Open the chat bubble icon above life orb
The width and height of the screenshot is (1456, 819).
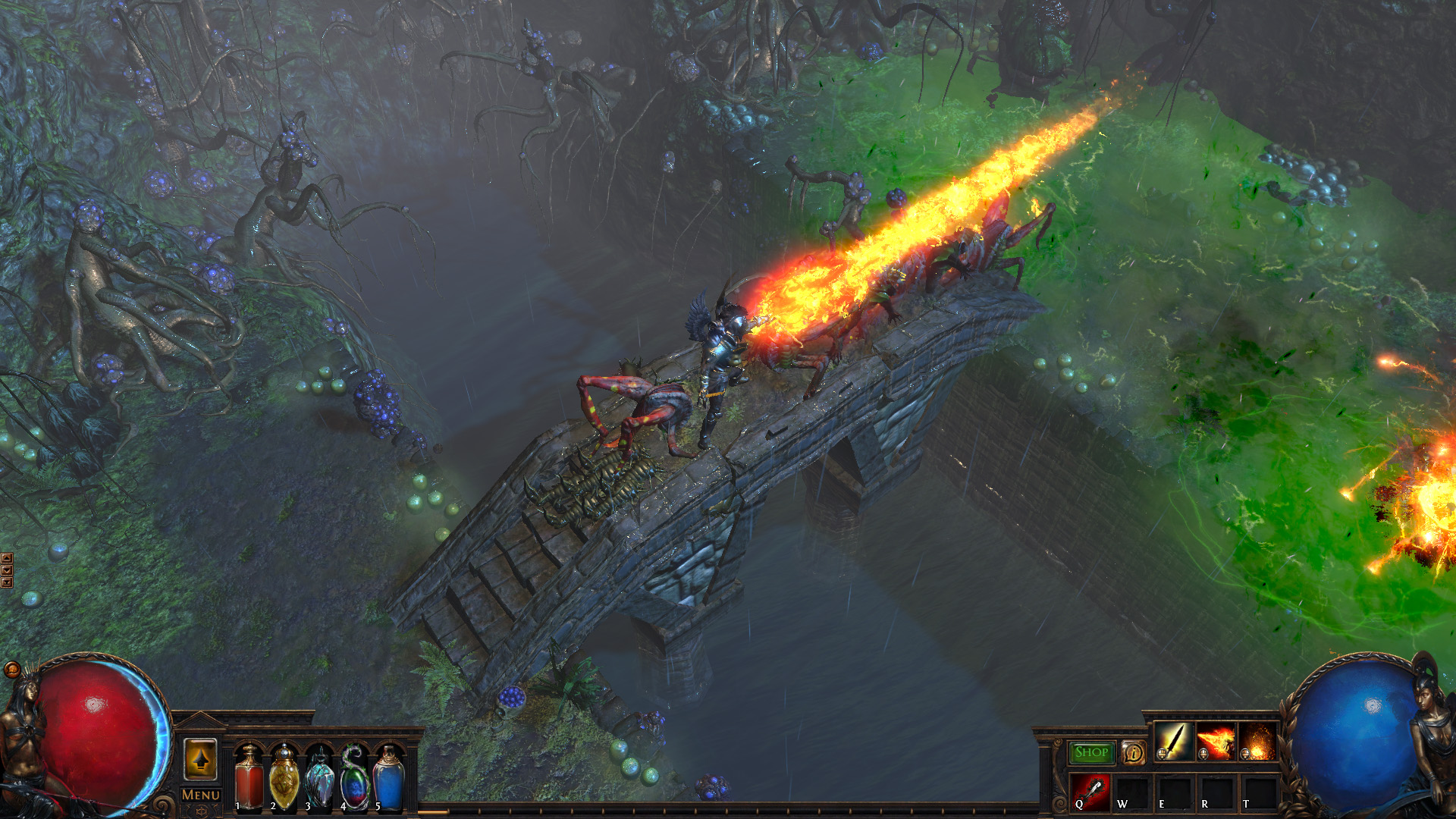(x=12, y=670)
